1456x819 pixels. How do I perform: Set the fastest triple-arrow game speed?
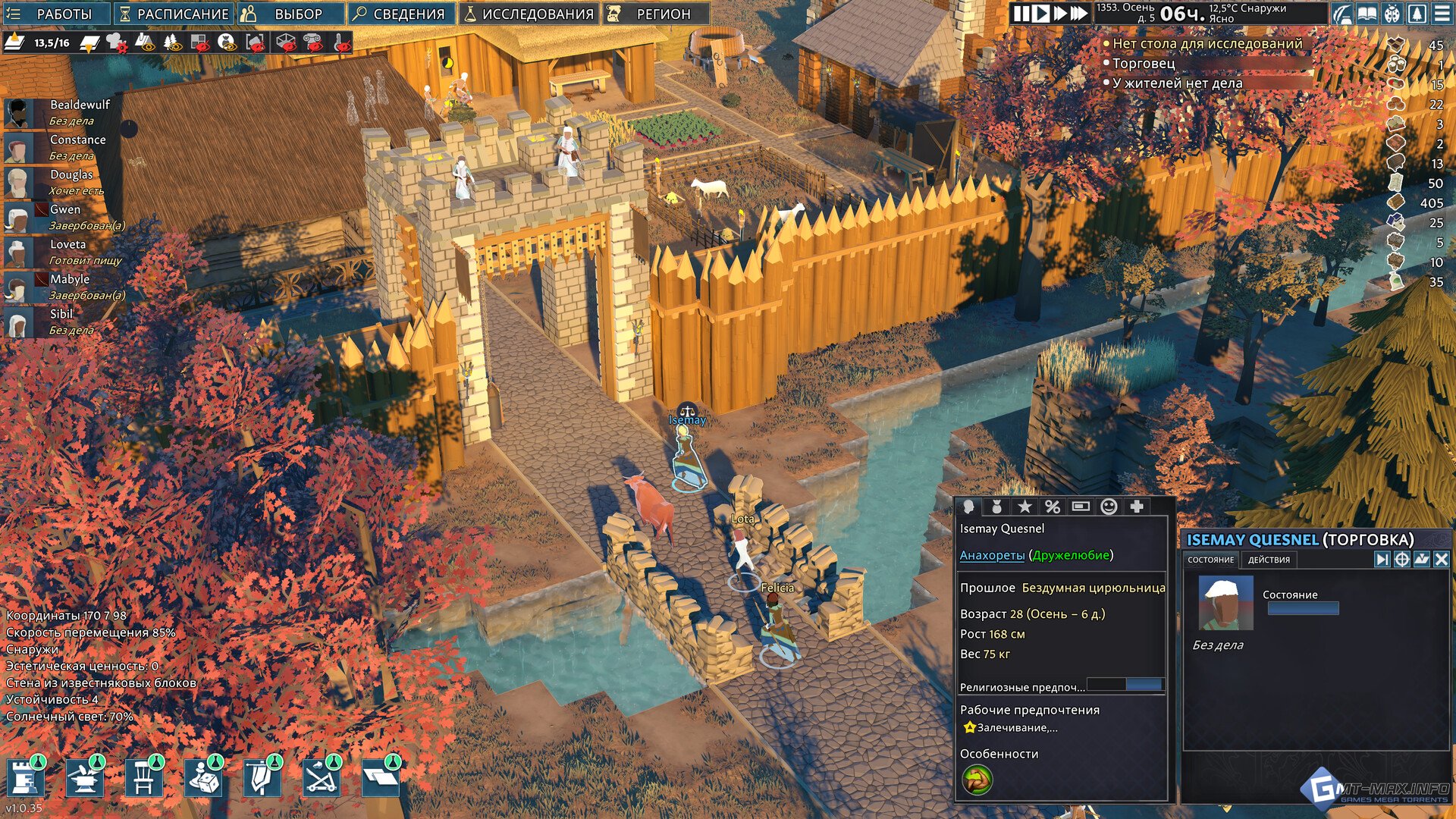pos(1079,14)
